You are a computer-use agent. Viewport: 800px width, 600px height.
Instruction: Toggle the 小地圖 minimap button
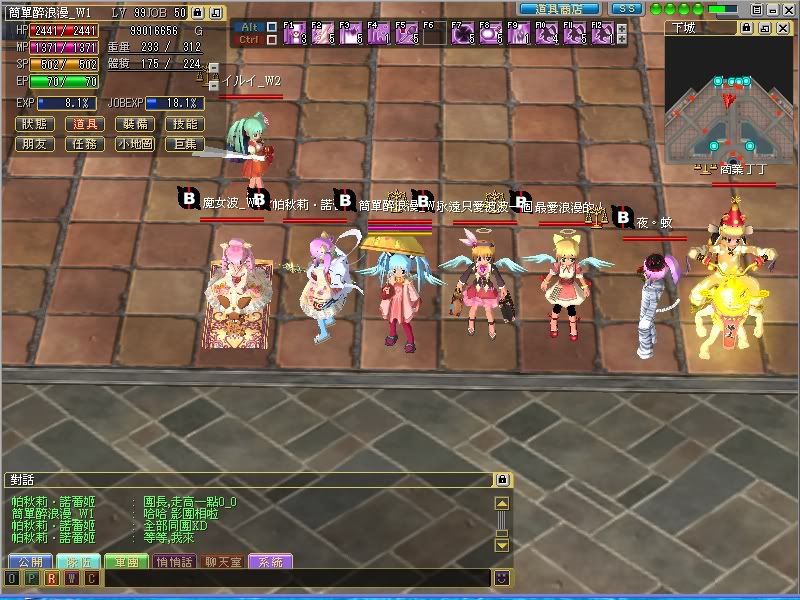[x=136, y=144]
